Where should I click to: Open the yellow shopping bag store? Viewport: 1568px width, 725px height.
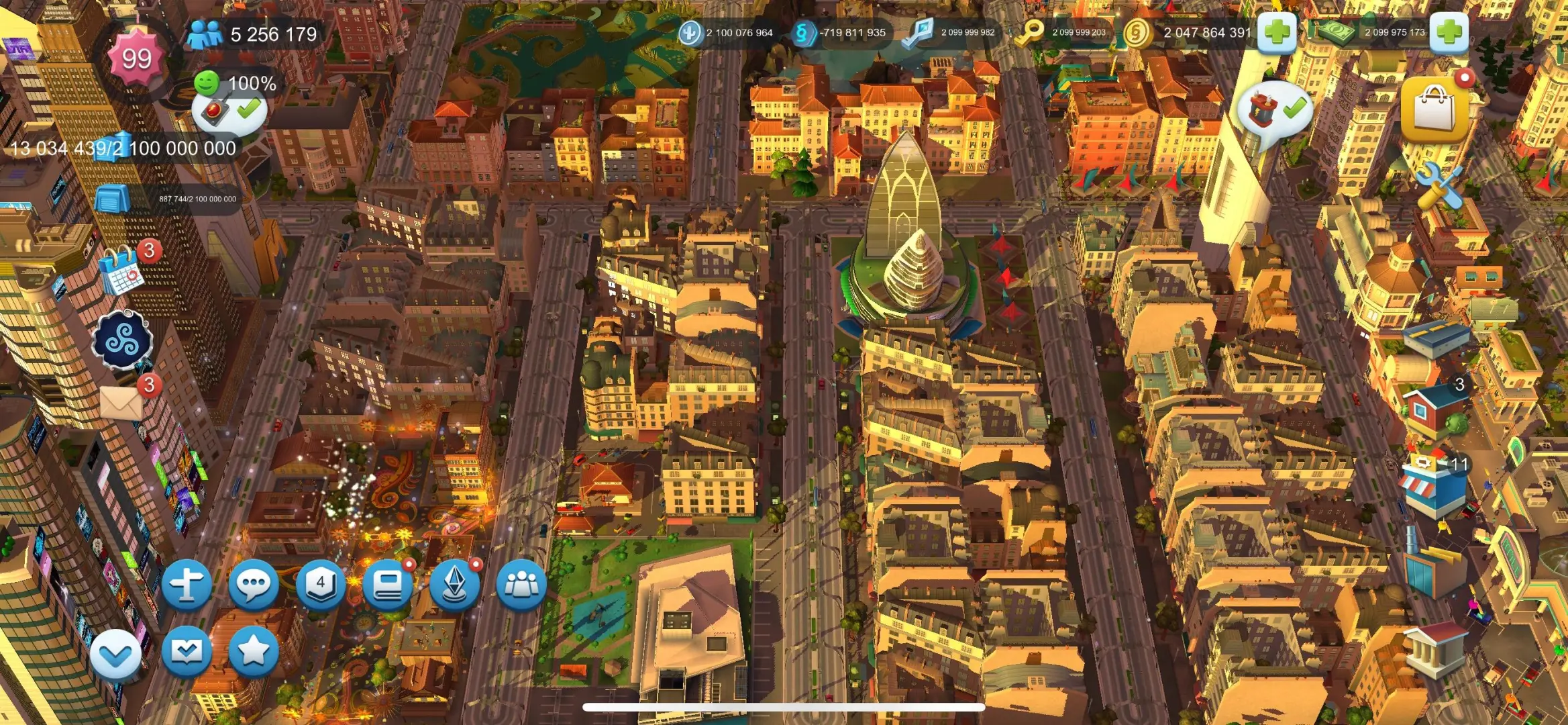click(1434, 109)
